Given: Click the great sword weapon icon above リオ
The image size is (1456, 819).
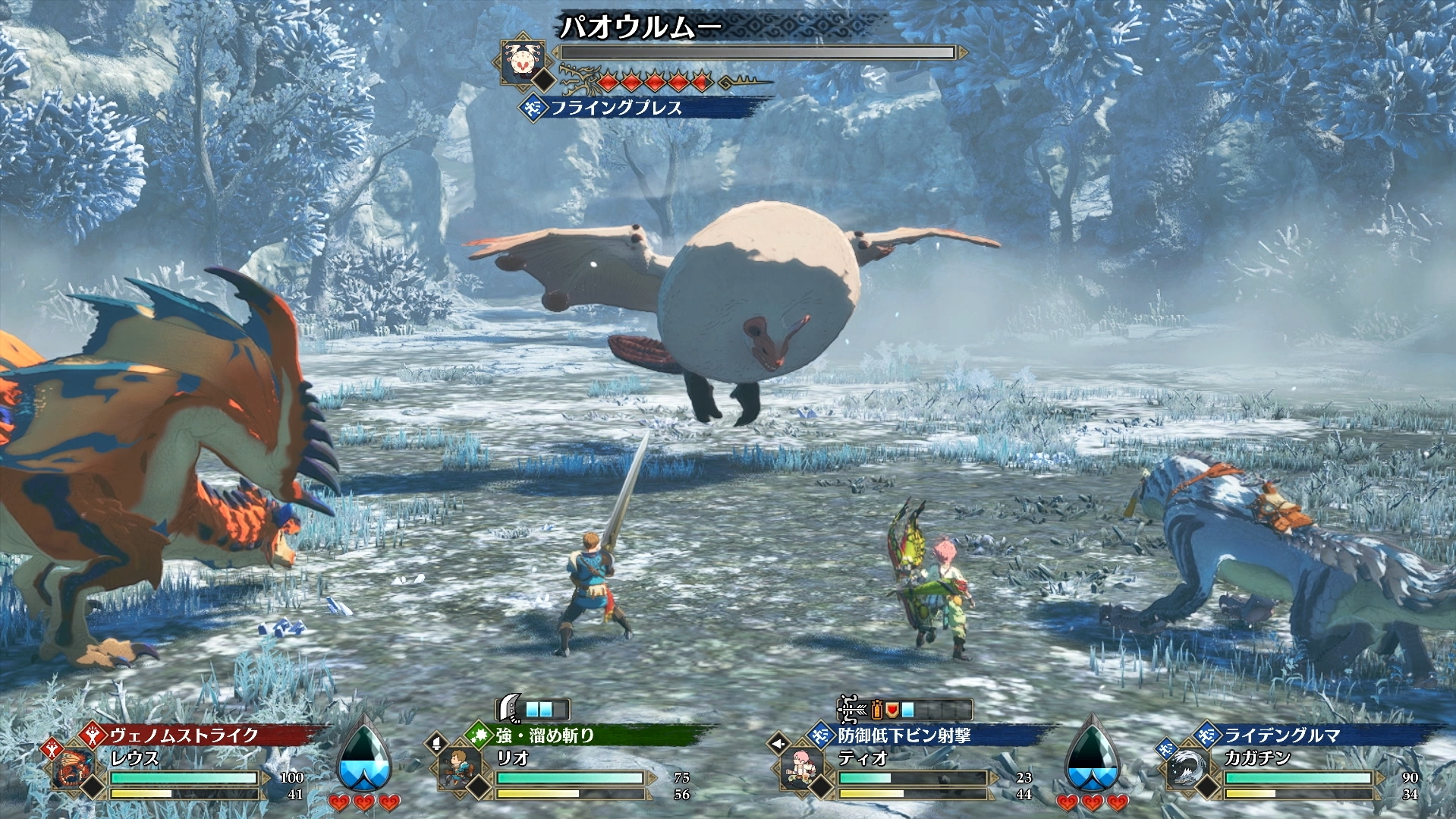Looking at the screenshot, I should (508, 709).
